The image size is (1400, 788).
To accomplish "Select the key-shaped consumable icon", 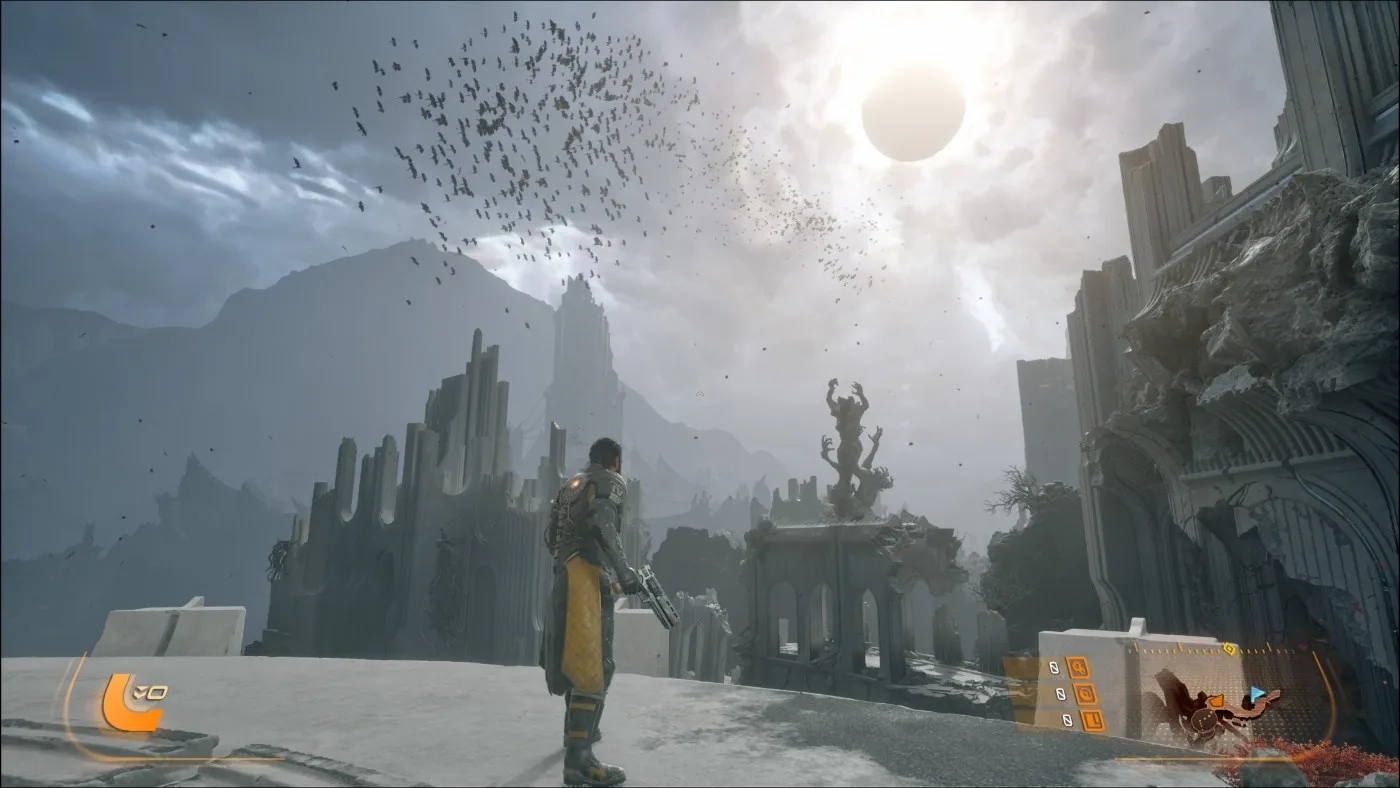I will pyautogui.click(x=1078, y=667).
